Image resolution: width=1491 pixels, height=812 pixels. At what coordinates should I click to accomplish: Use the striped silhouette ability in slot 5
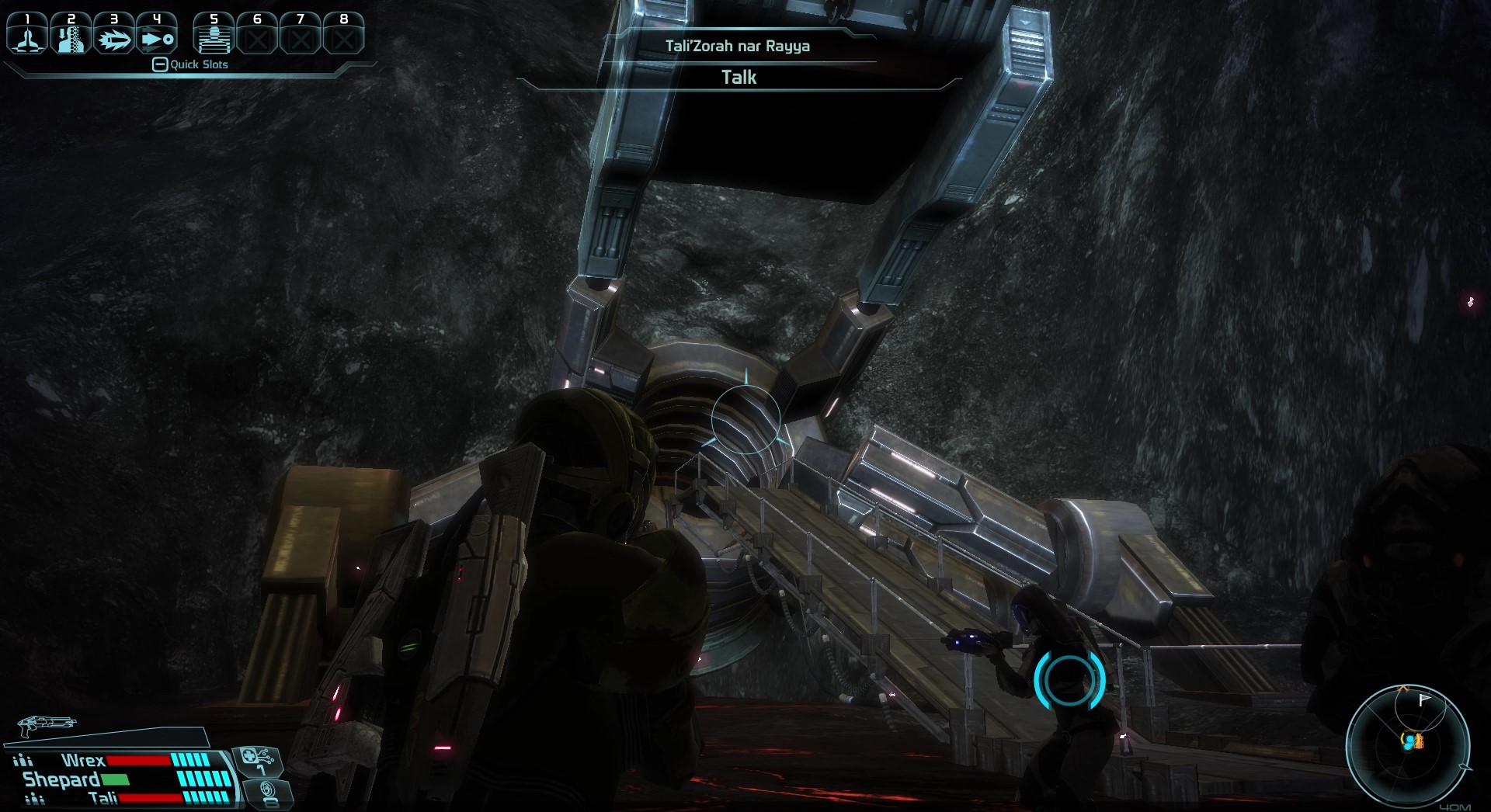214,36
